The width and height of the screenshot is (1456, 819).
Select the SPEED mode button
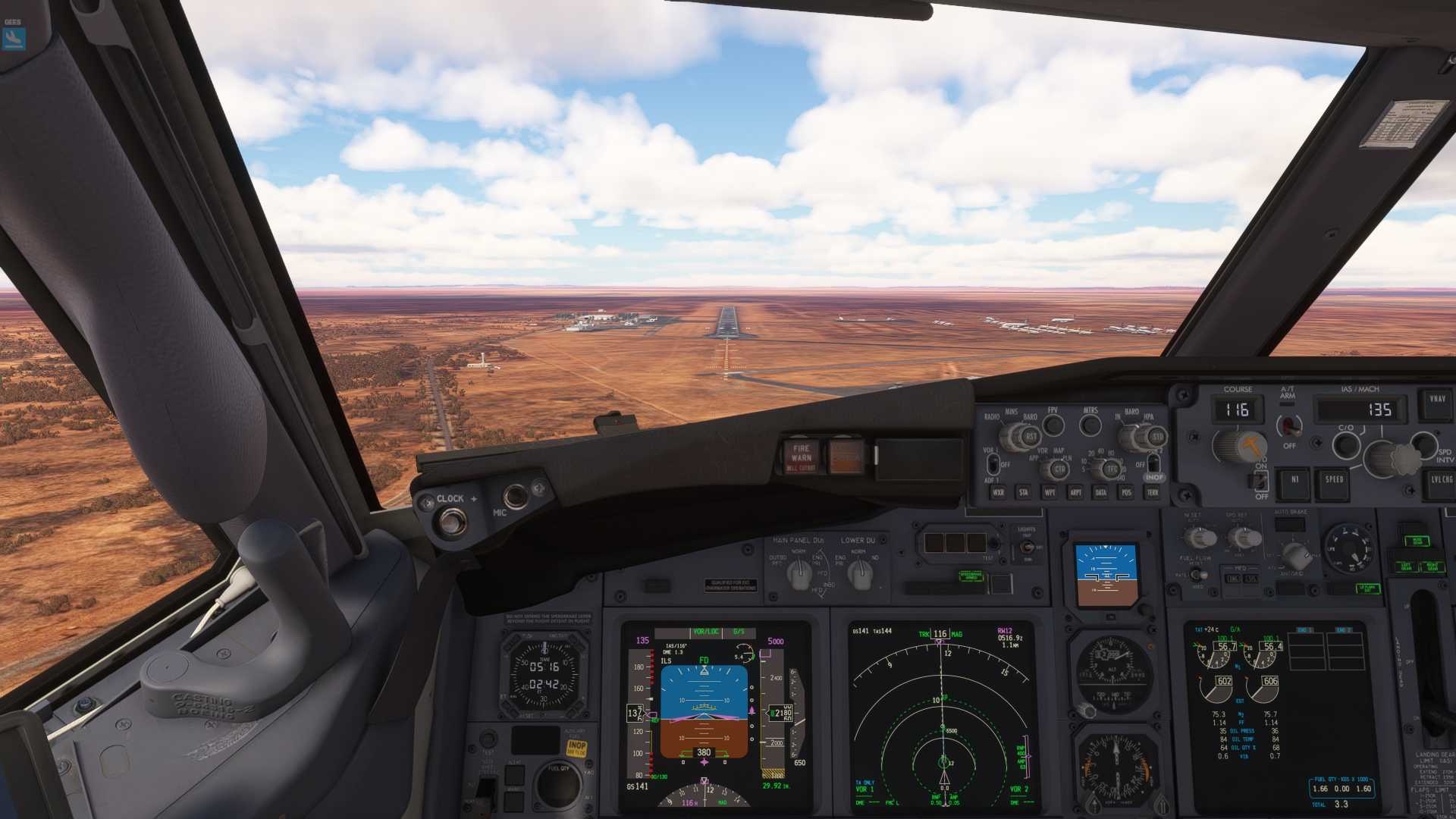pyautogui.click(x=1334, y=480)
